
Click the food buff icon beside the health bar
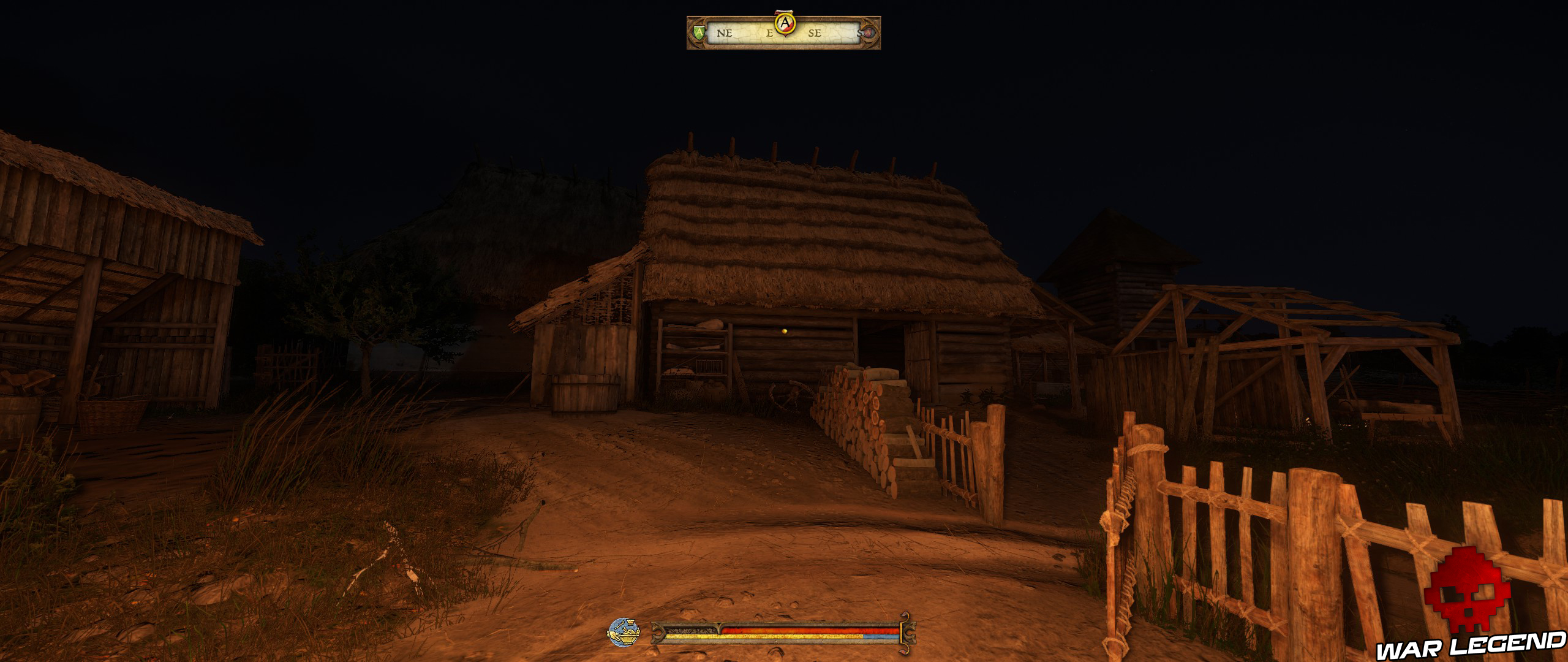(x=624, y=634)
